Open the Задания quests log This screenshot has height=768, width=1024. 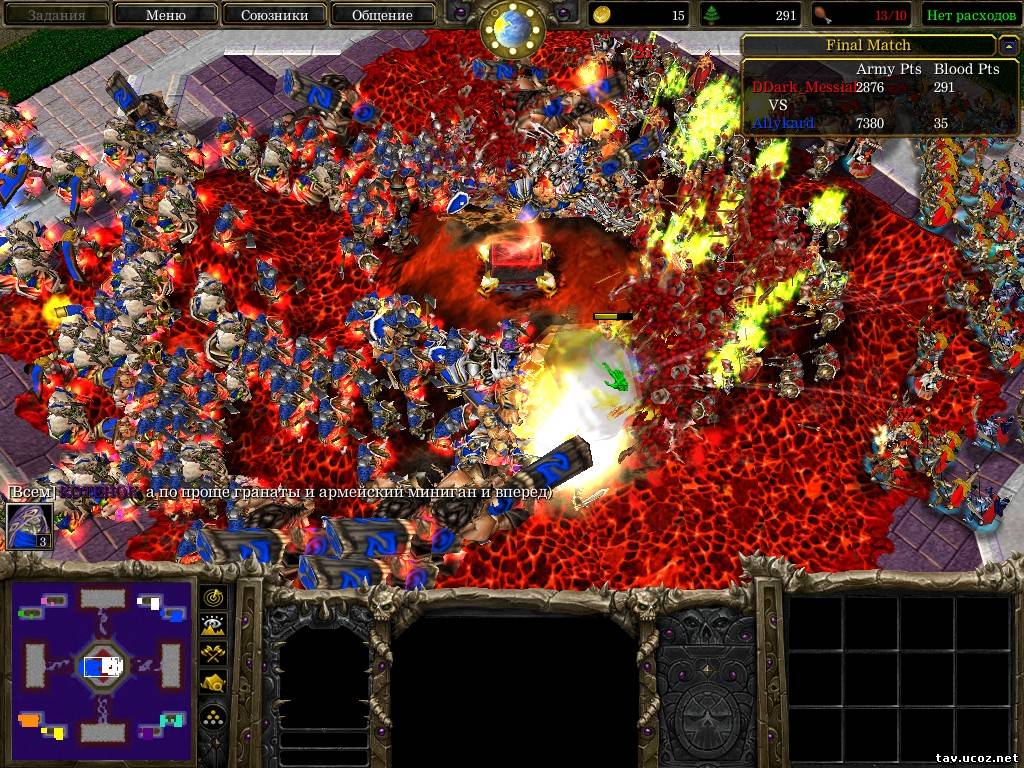click(x=55, y=15)
